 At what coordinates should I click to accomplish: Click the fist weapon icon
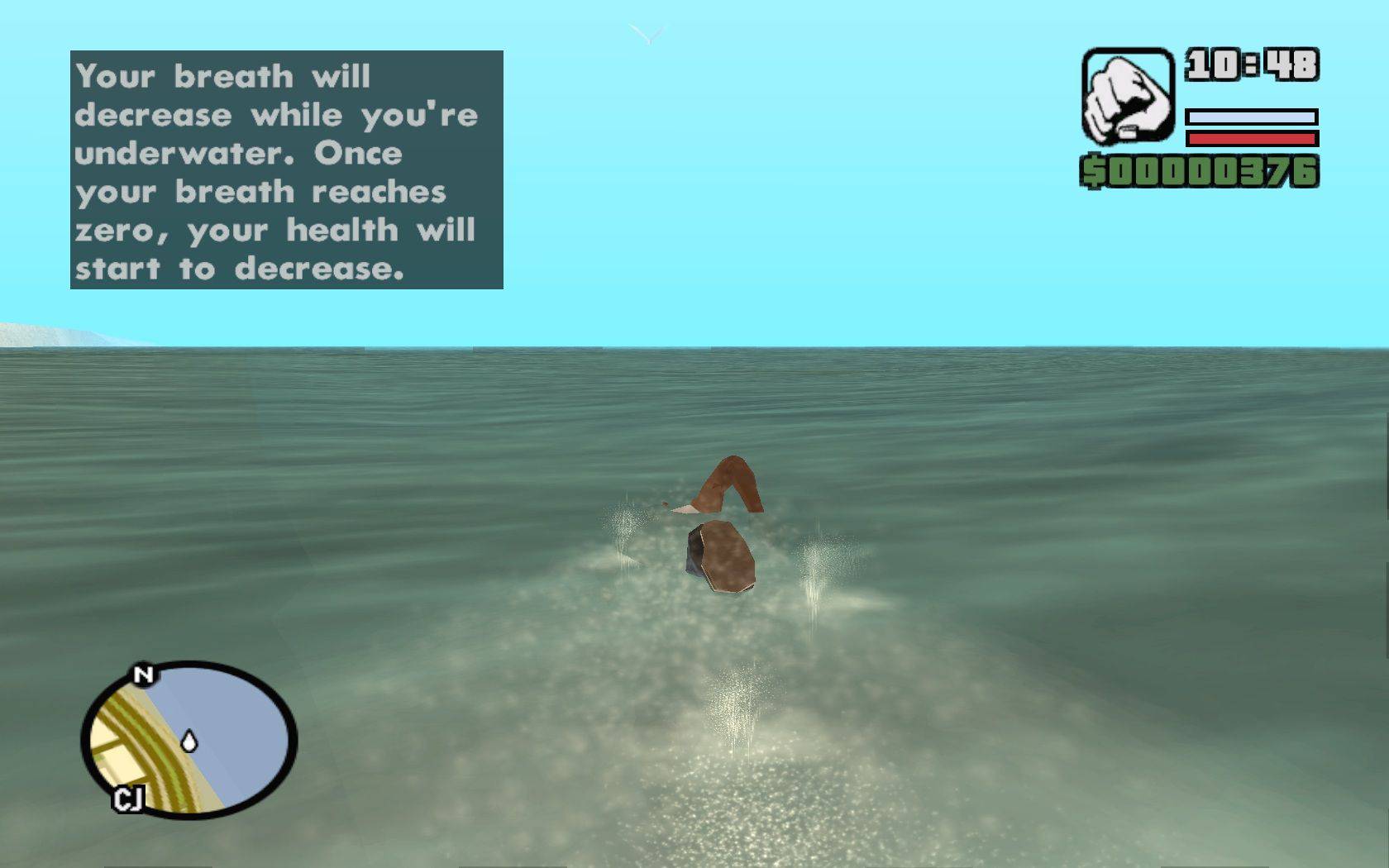coord(1128,97)
